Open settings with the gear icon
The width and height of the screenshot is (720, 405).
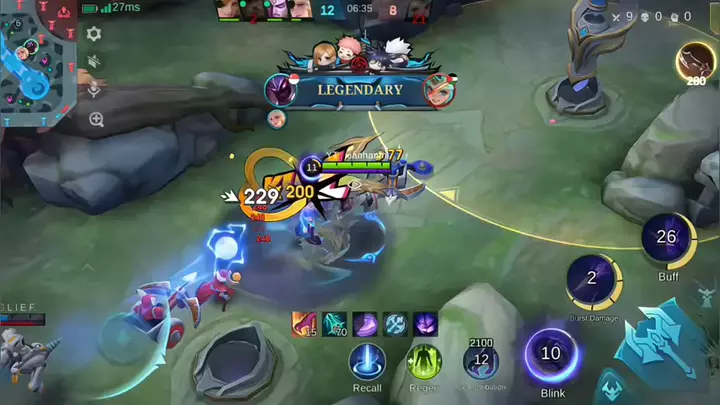[x=94, y=34]
